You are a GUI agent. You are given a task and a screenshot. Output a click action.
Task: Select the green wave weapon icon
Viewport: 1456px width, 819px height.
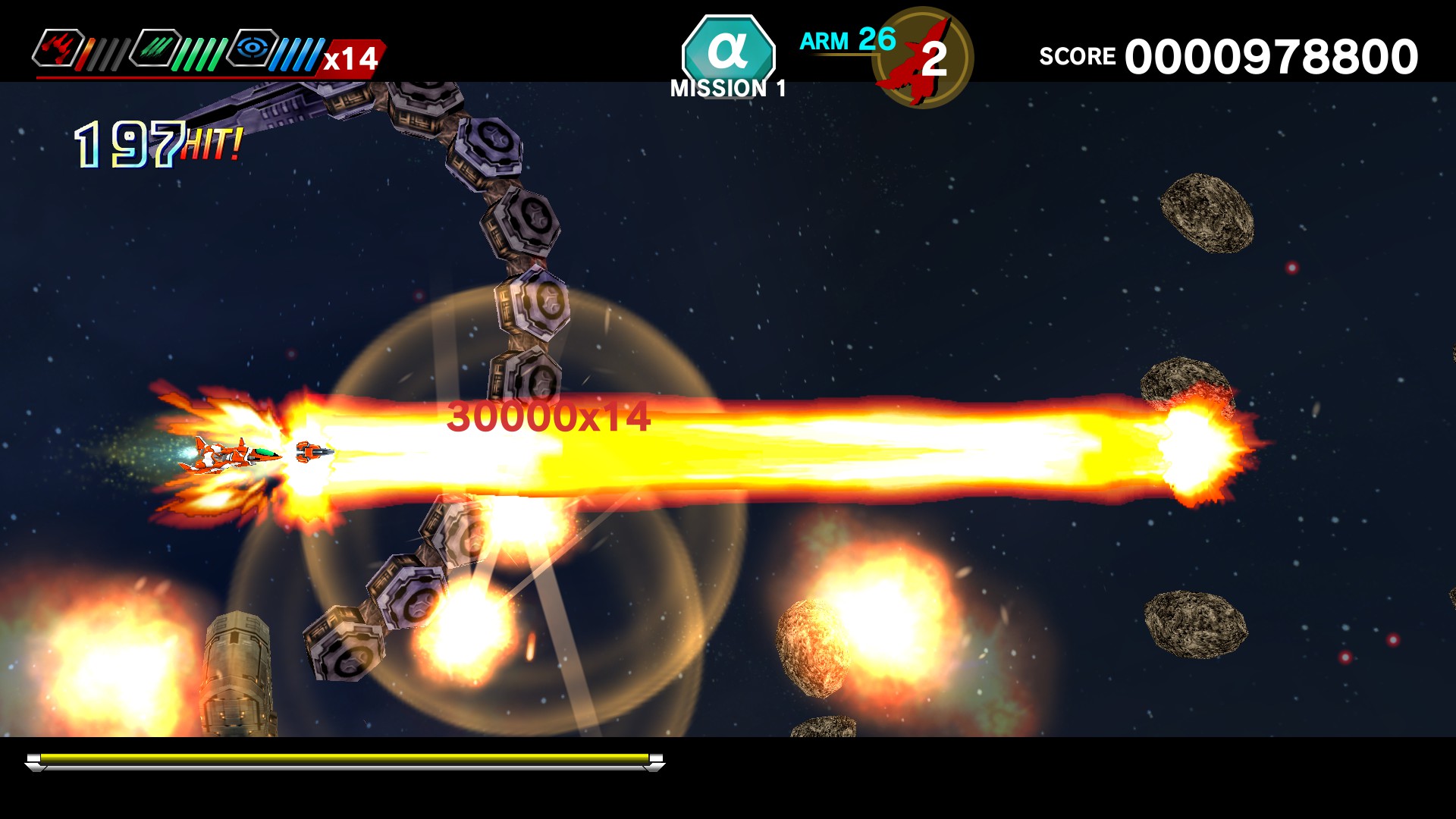pos(155,49)
